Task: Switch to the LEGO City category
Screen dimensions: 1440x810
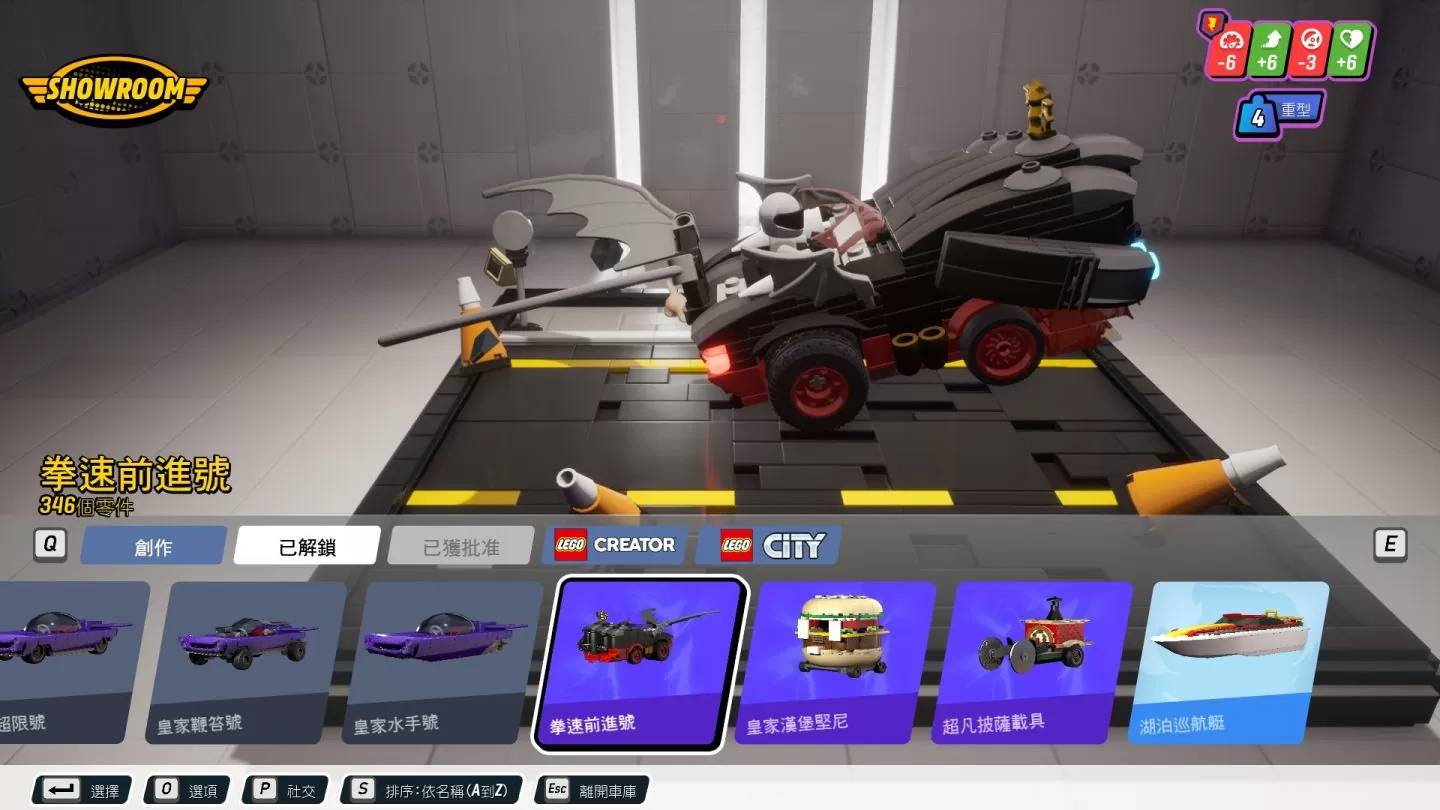Action: pyautogui.click(x=768, y=545)
